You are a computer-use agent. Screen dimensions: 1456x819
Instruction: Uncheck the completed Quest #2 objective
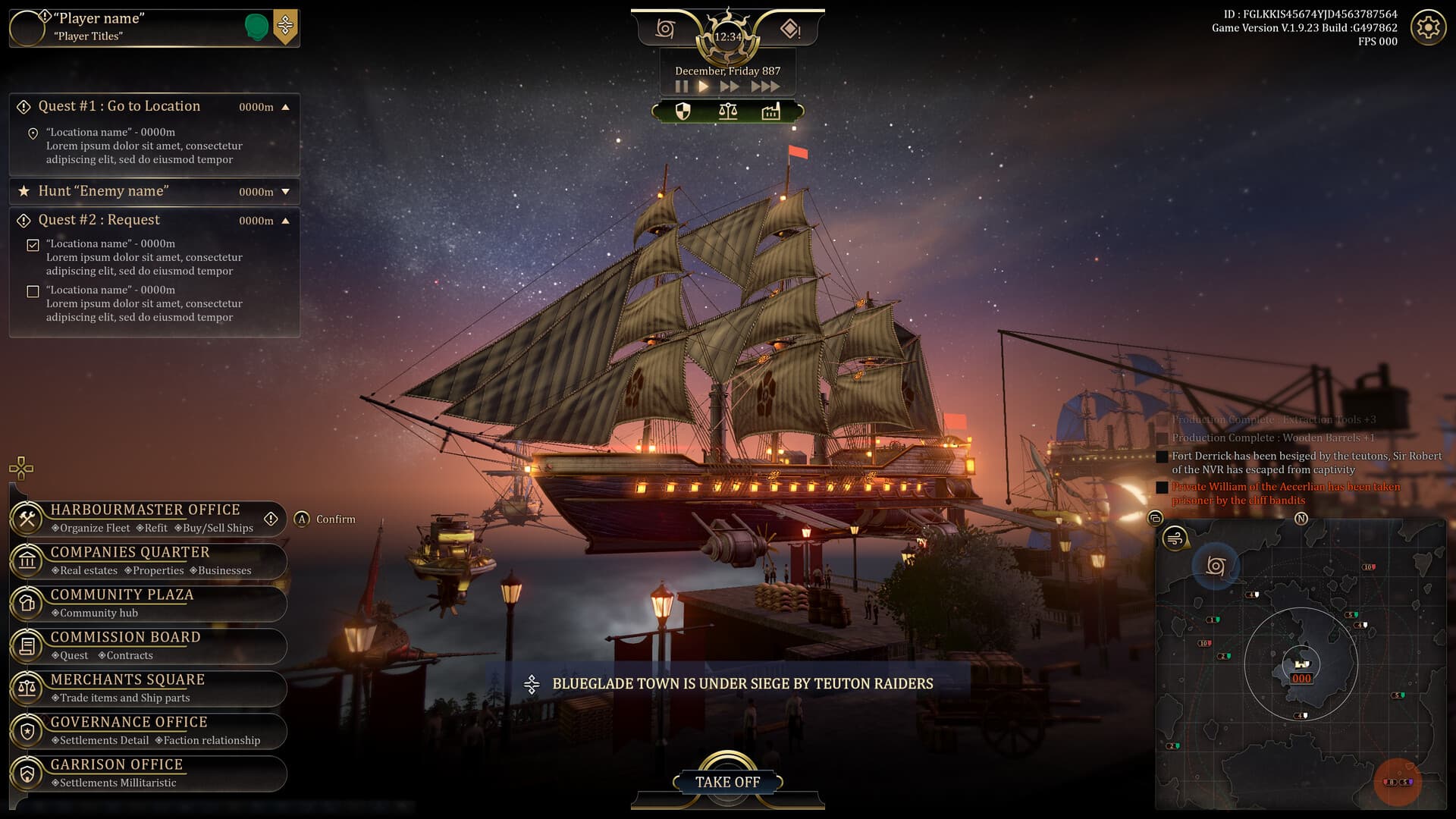[x=32, y=244]
